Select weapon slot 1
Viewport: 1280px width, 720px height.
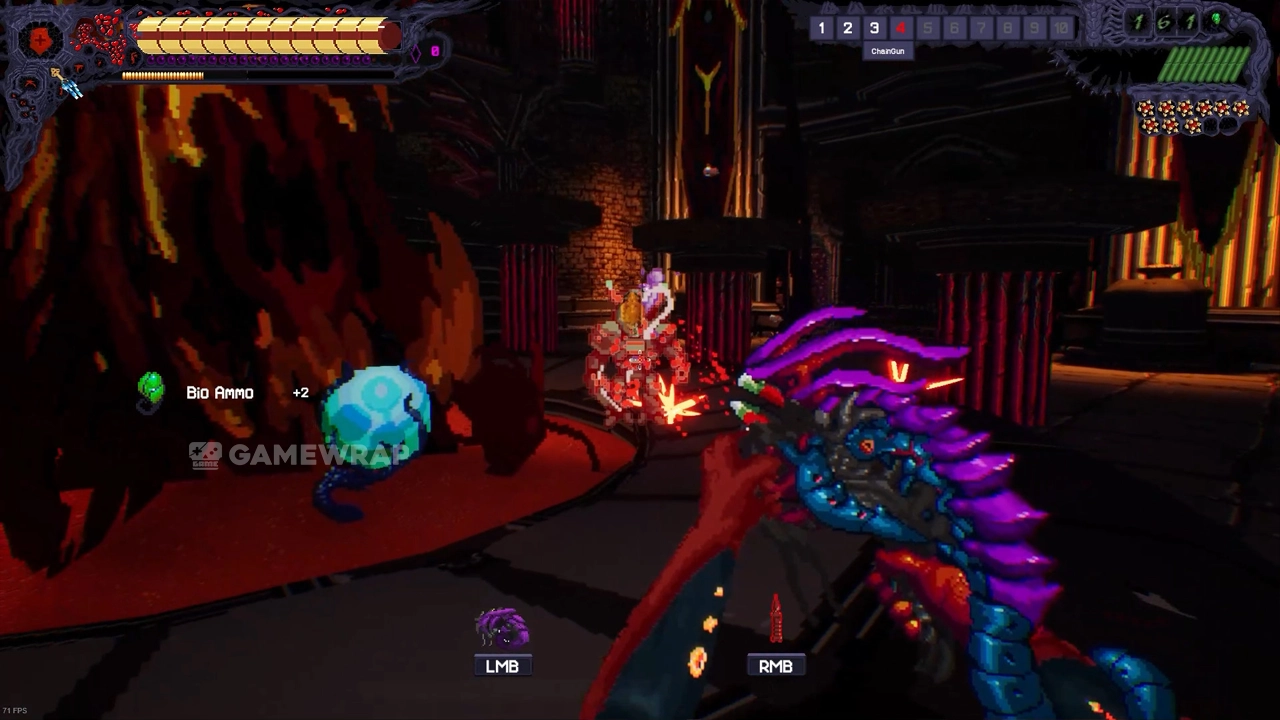[x=821, y=28]
